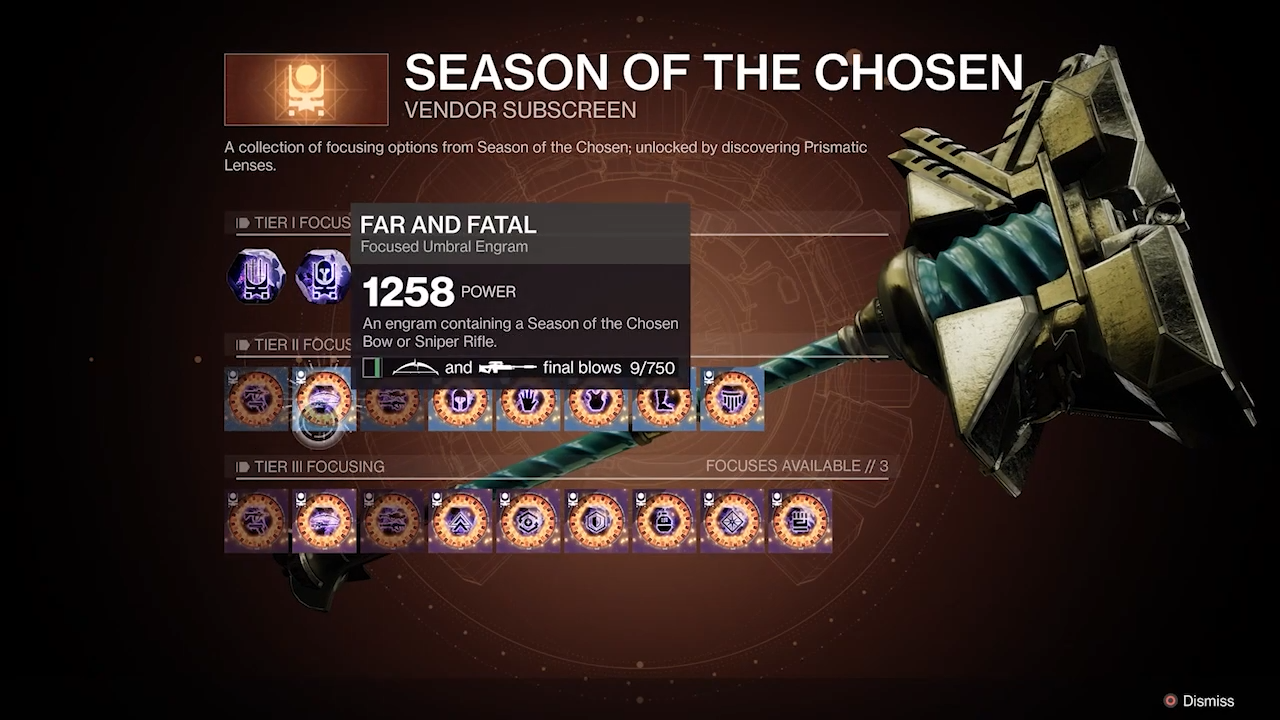Select the Far and Fatal Tier II engram
Viewport: 1280px width, 720px height.
pyautogui.click(x=324, y=400)
